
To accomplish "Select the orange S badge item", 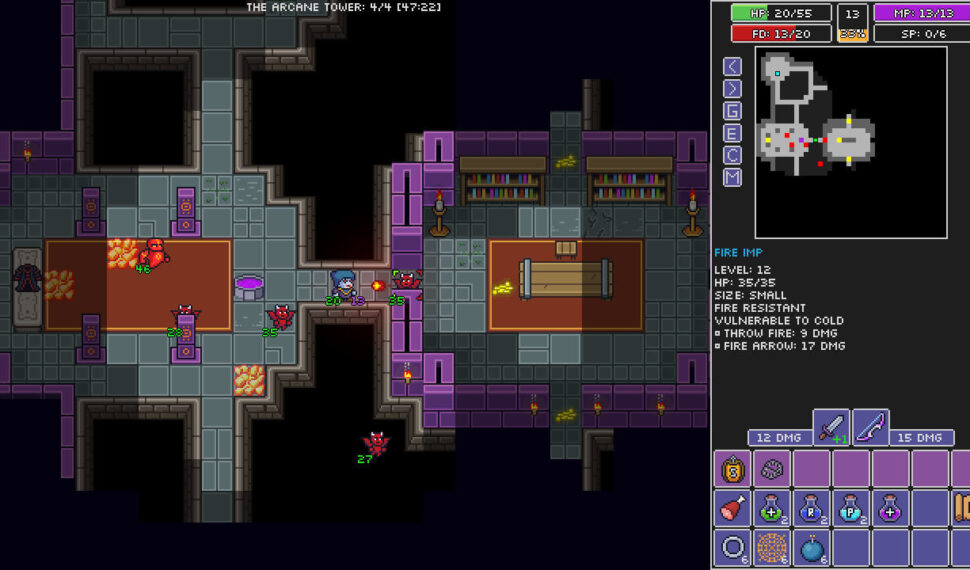I will [733, 469].
